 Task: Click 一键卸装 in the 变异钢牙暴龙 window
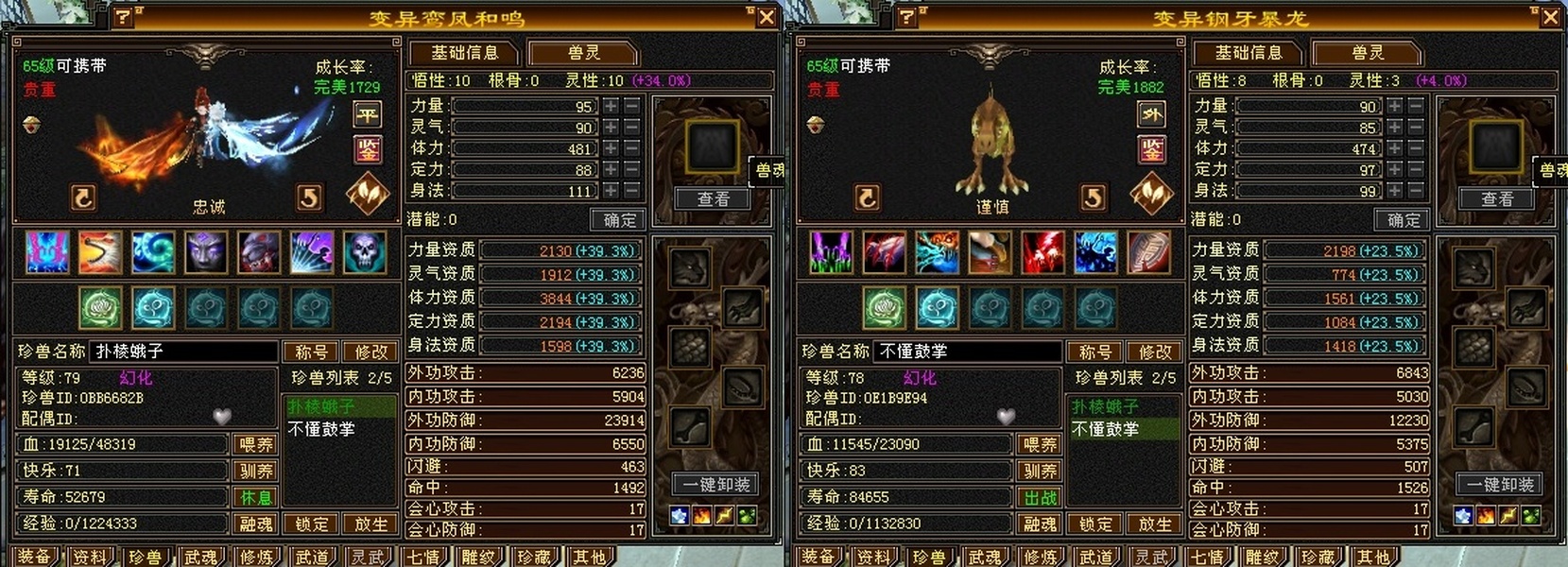pyautogui.click(x=1499, y=485)
